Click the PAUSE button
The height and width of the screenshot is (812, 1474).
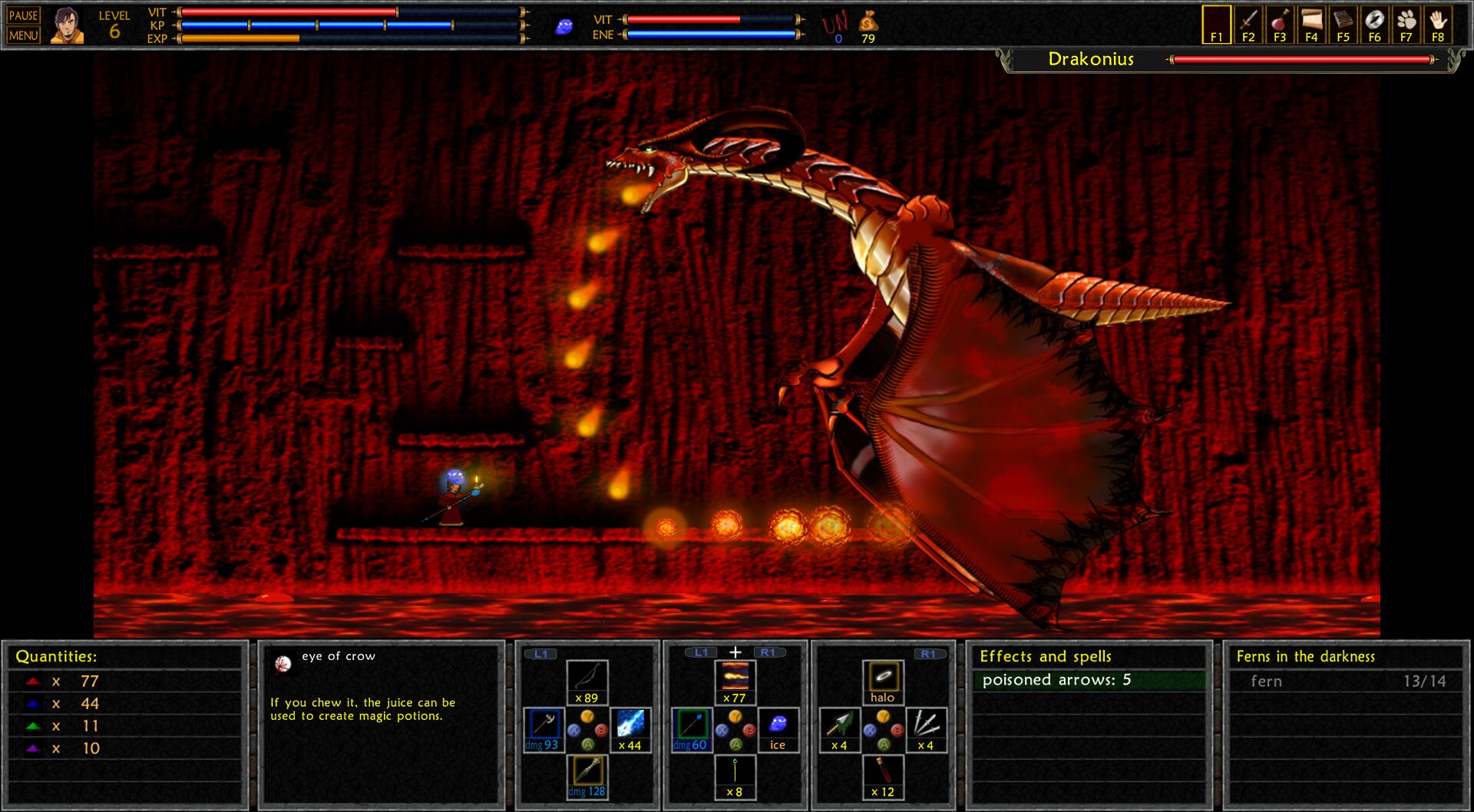(23, 15)
